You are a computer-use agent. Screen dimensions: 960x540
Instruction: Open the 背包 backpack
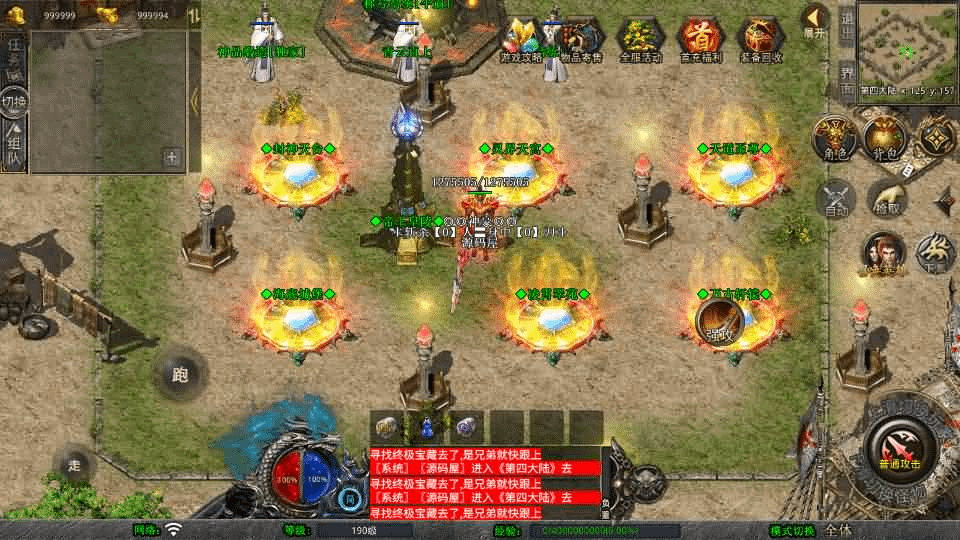point(884,139)
